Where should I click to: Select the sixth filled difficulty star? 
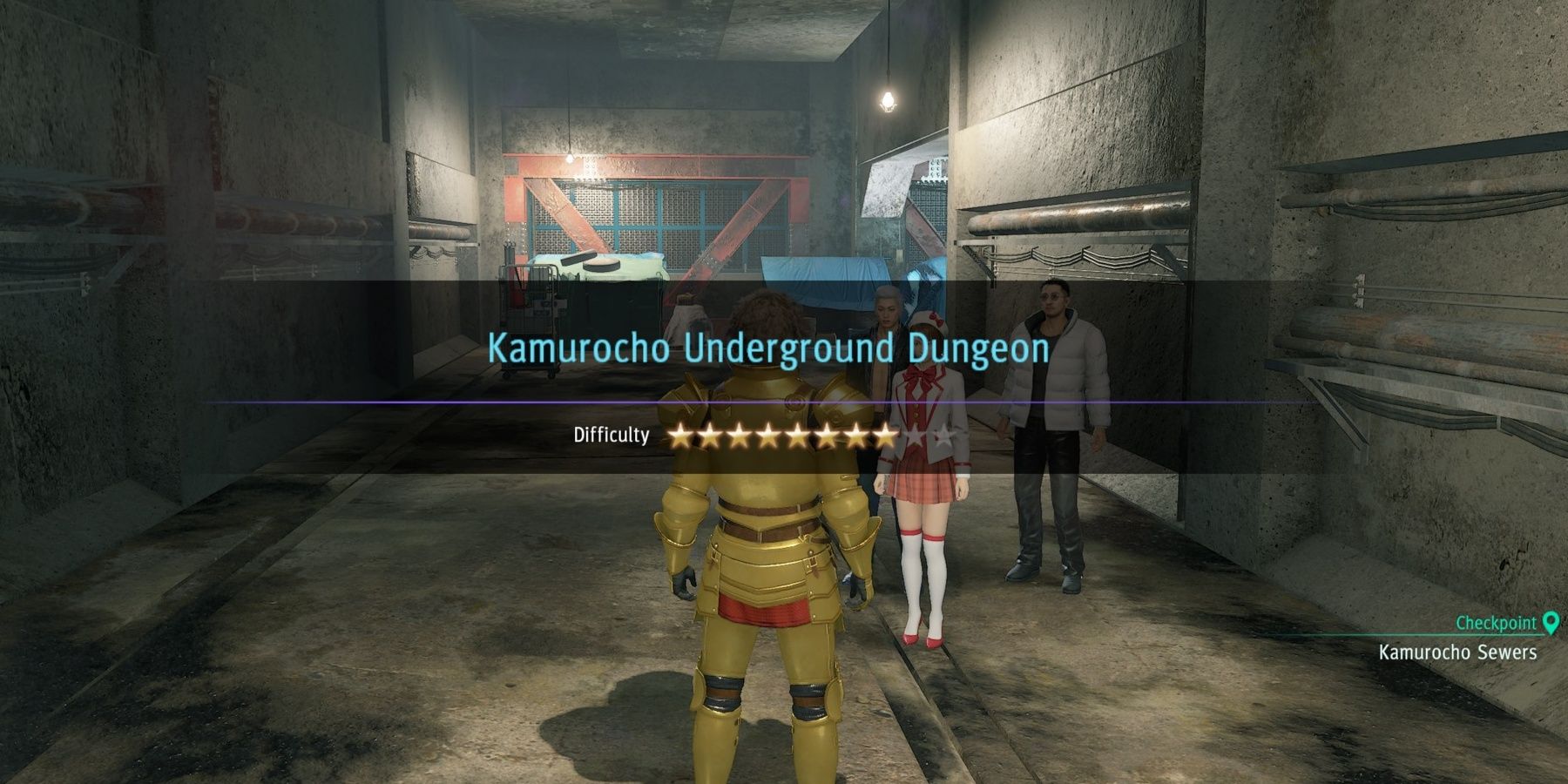827,435
